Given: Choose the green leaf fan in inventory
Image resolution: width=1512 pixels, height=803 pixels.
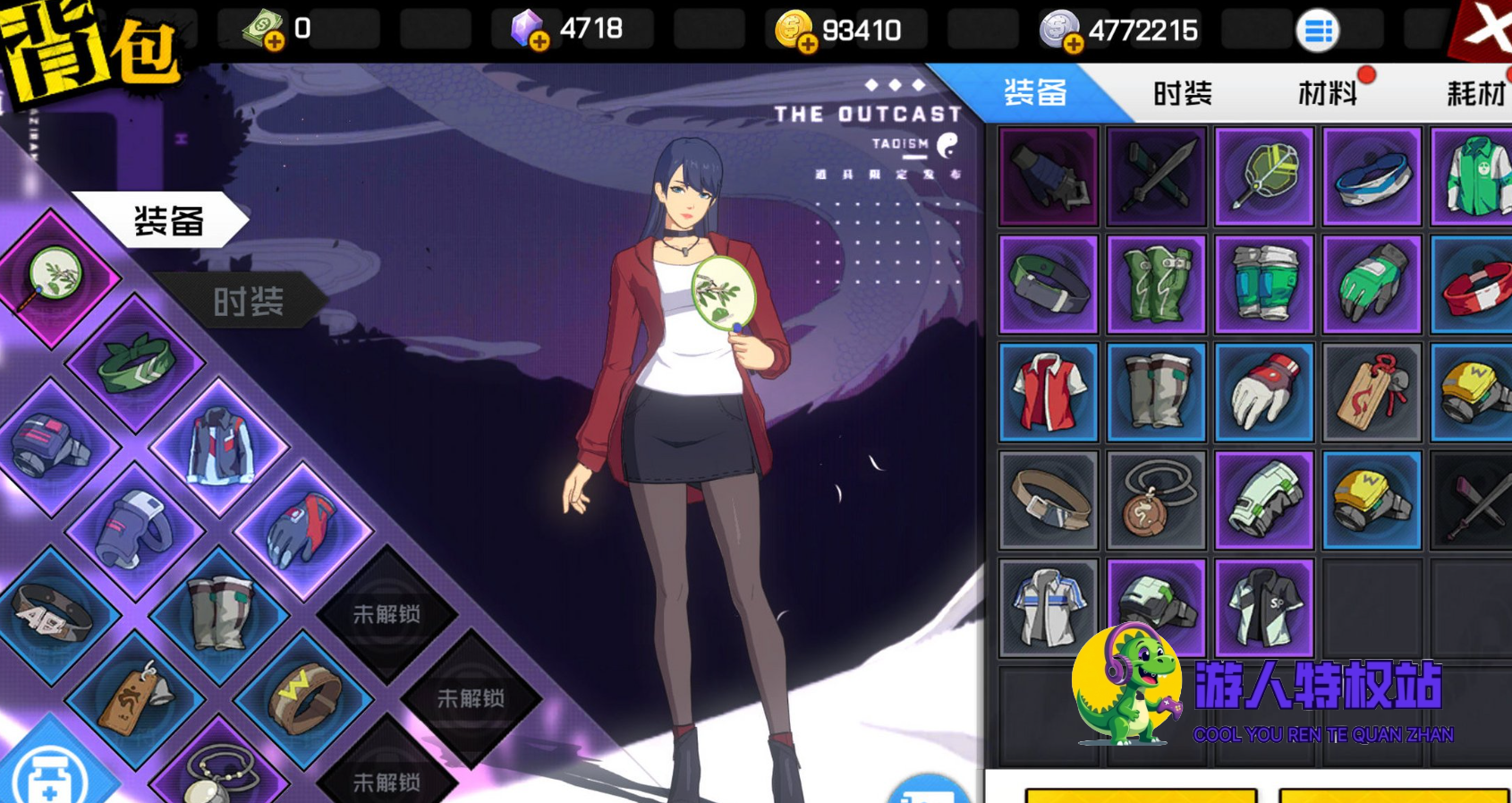Looking at the screenshot, I should pyautogui.click(x=1263, y=176).
